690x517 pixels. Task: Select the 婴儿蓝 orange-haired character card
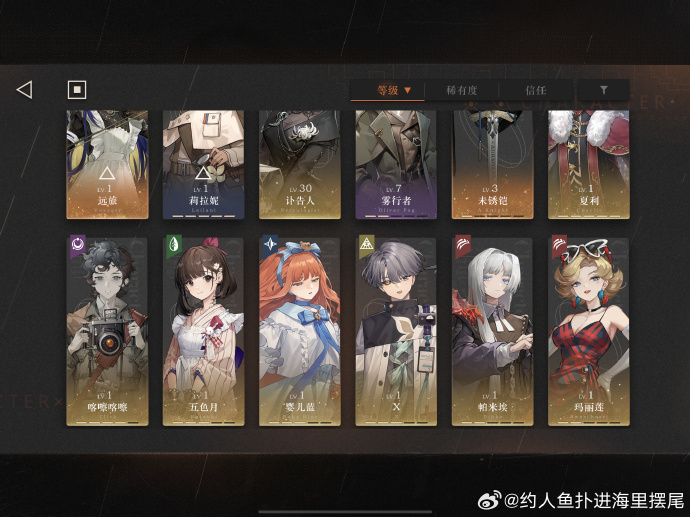coord(300,330)
